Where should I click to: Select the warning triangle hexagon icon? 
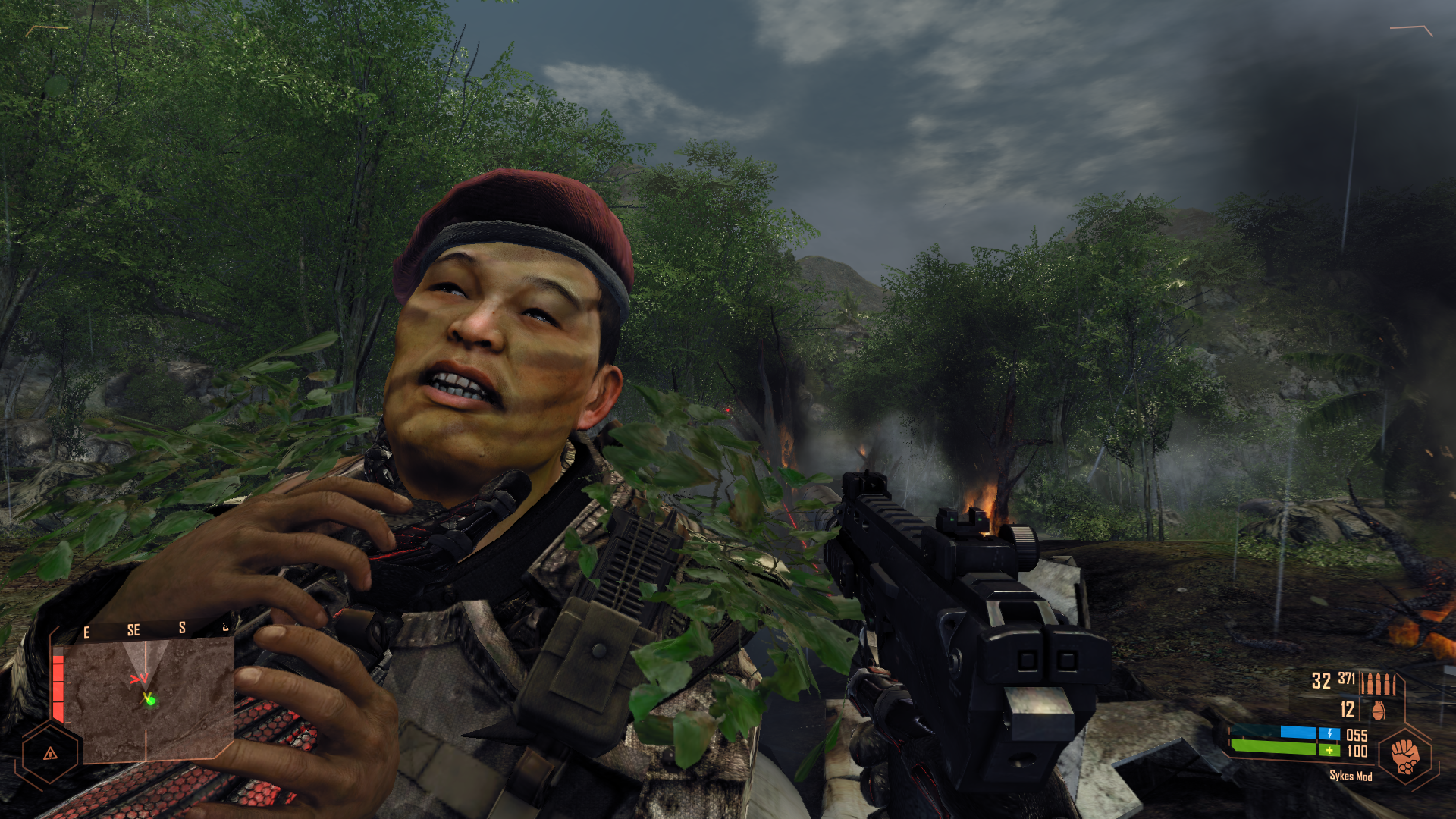point(50,753)
